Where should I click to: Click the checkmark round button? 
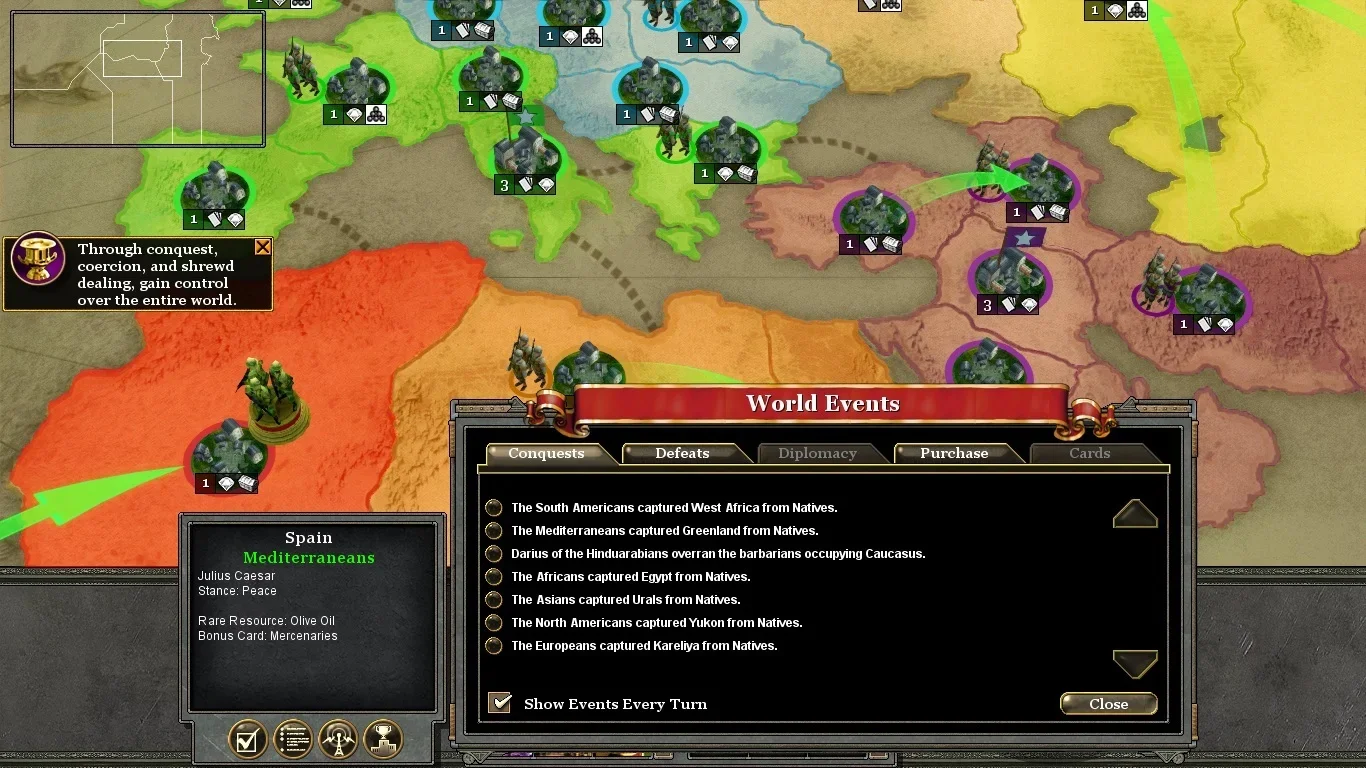coord(248,740)
